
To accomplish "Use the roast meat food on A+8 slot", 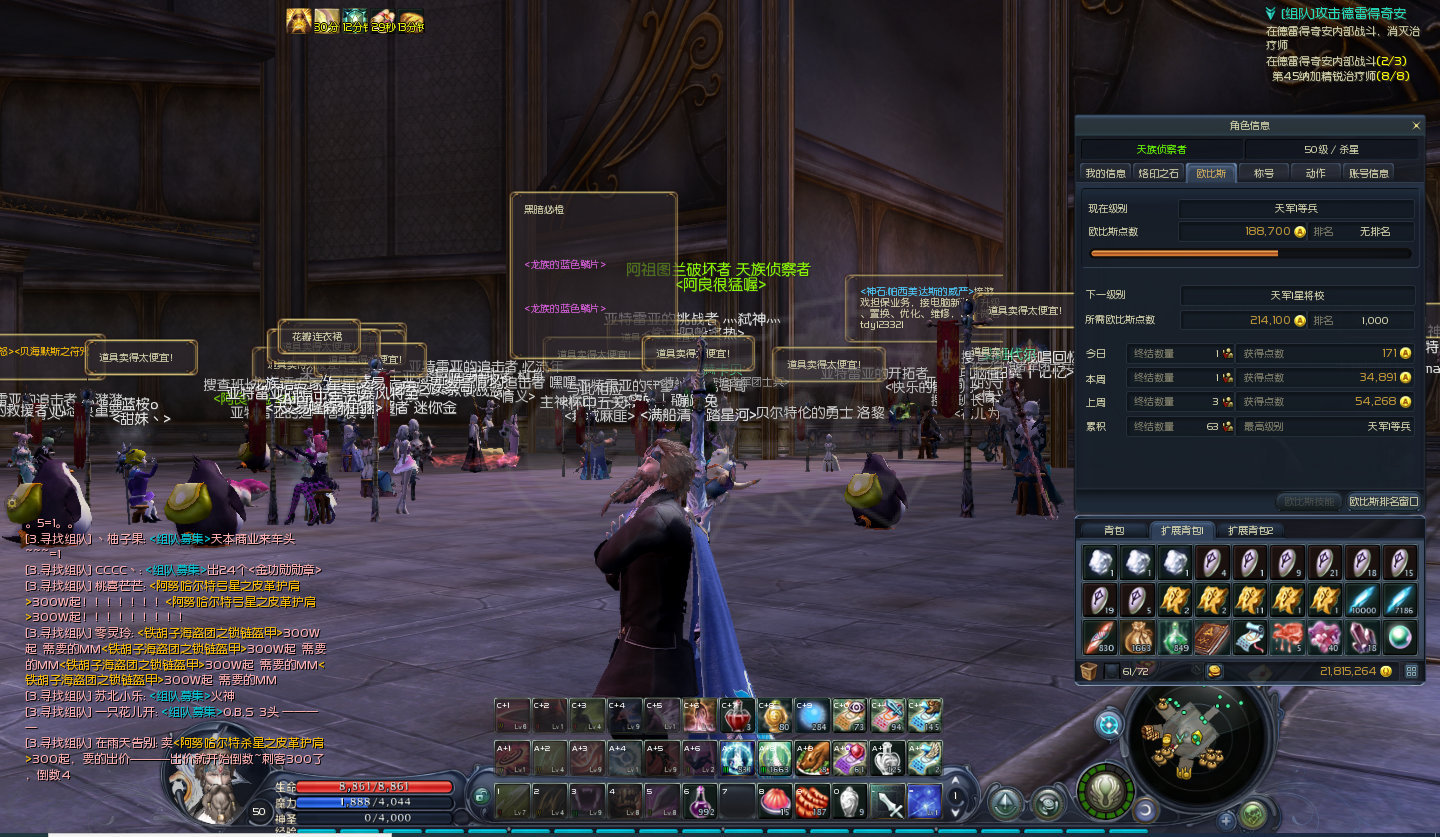I will (813, 759).
